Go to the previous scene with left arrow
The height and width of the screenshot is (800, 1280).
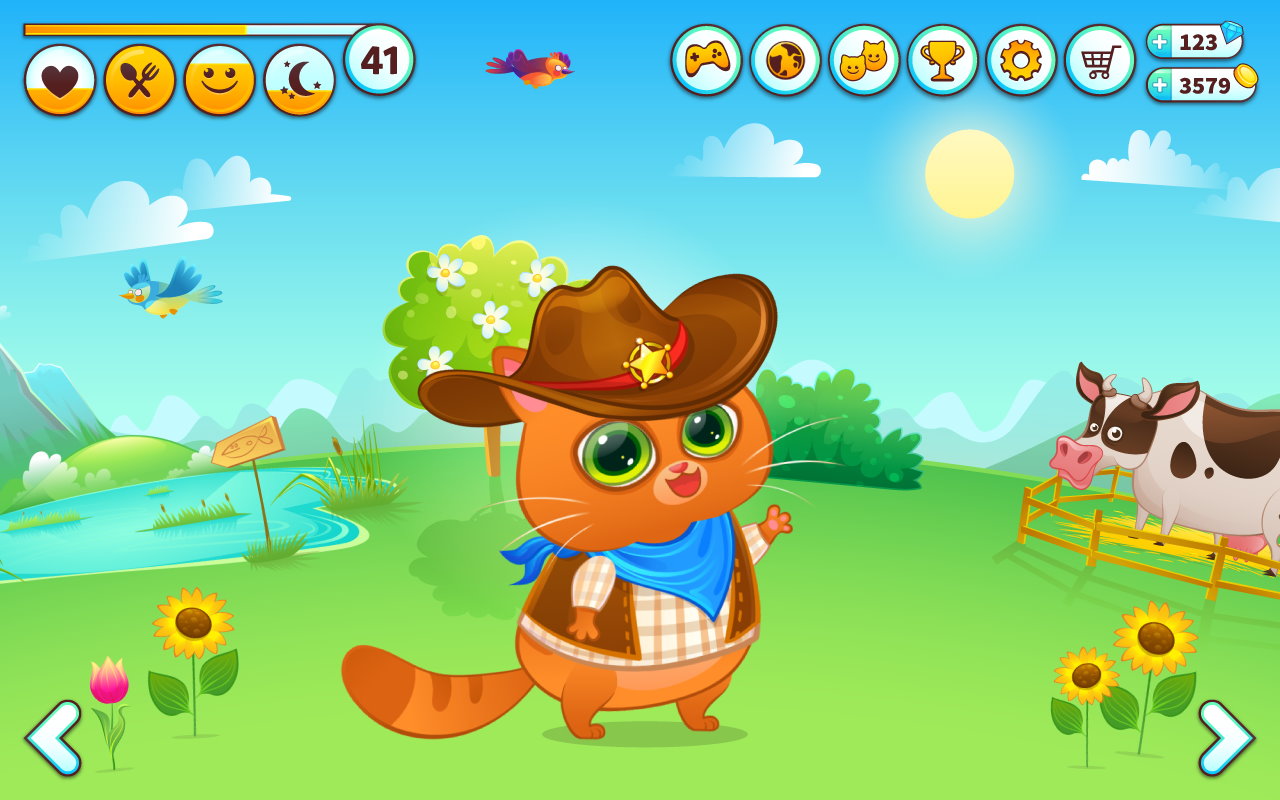(53, 738)
